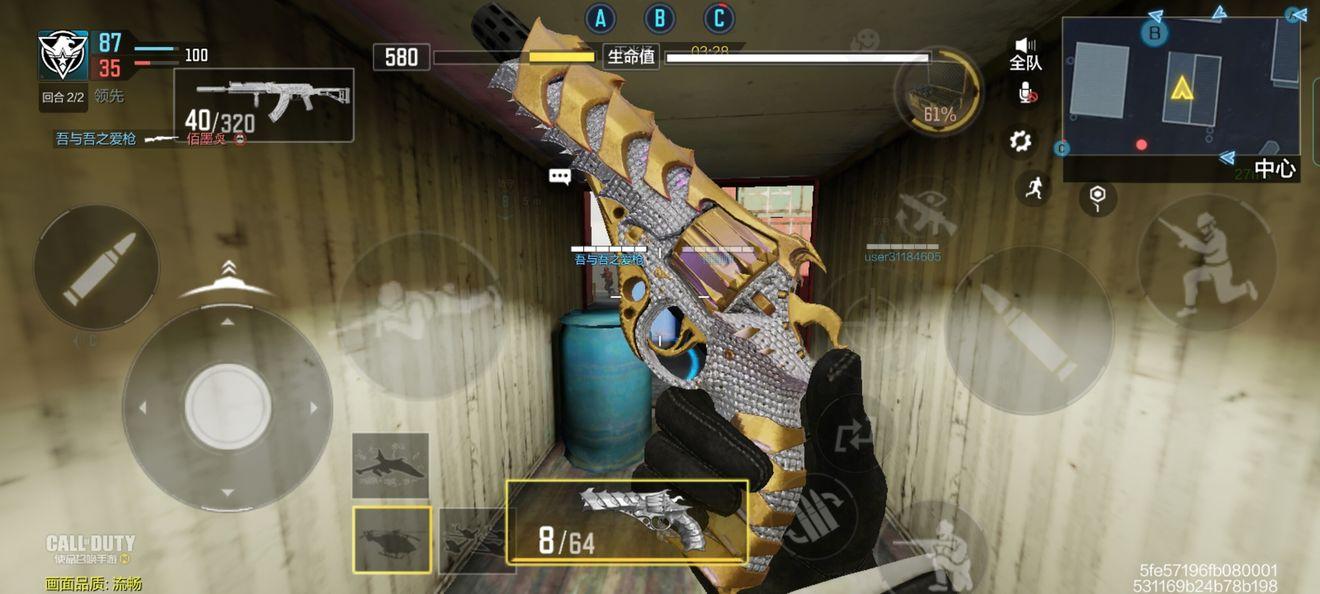Toggle the crouching soldier stance button
The width and height of the screenshot is (1320, 594).
coord(1207,263)
